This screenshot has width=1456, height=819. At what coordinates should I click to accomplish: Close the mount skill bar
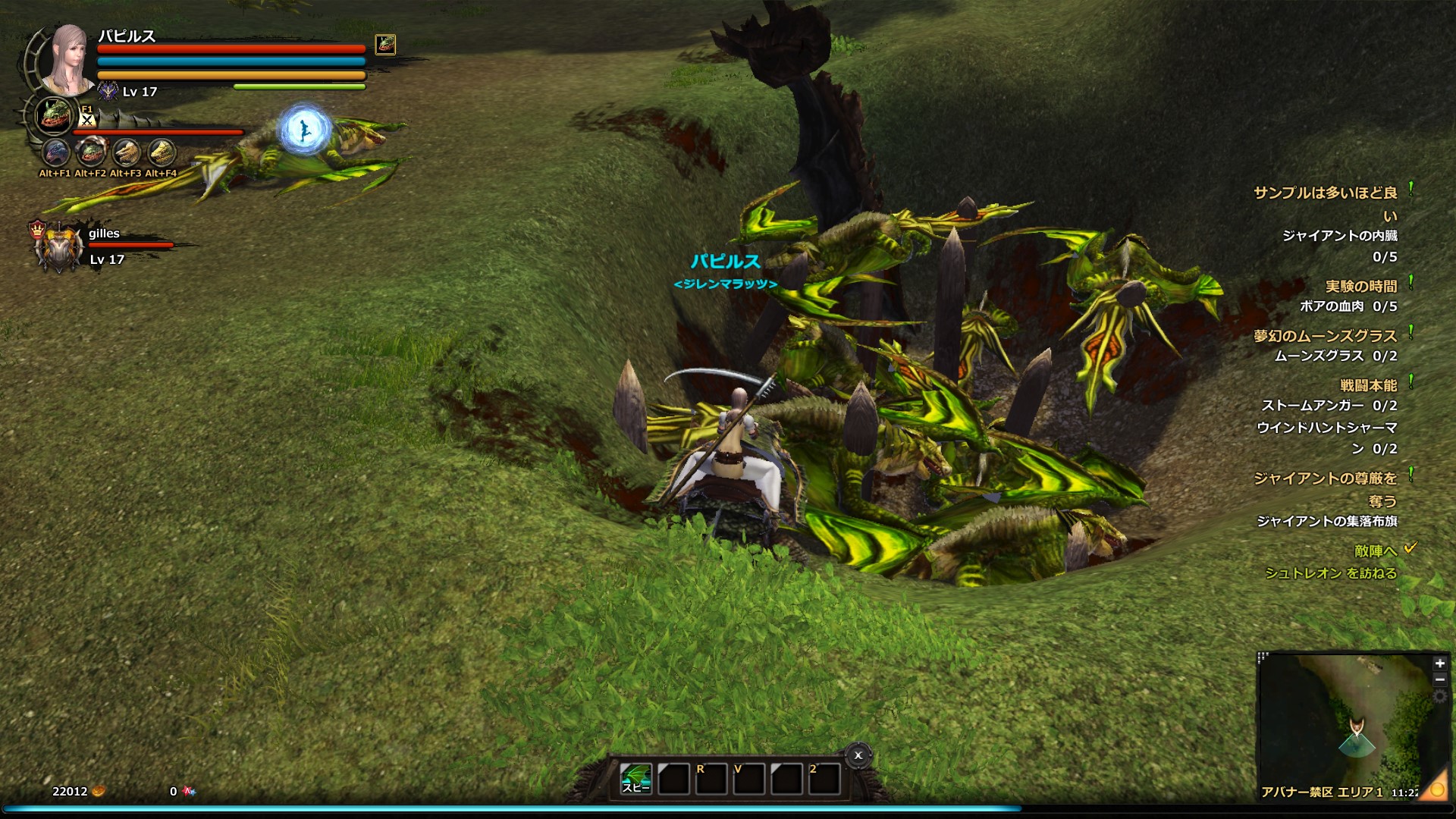click(x=858, y=755)
